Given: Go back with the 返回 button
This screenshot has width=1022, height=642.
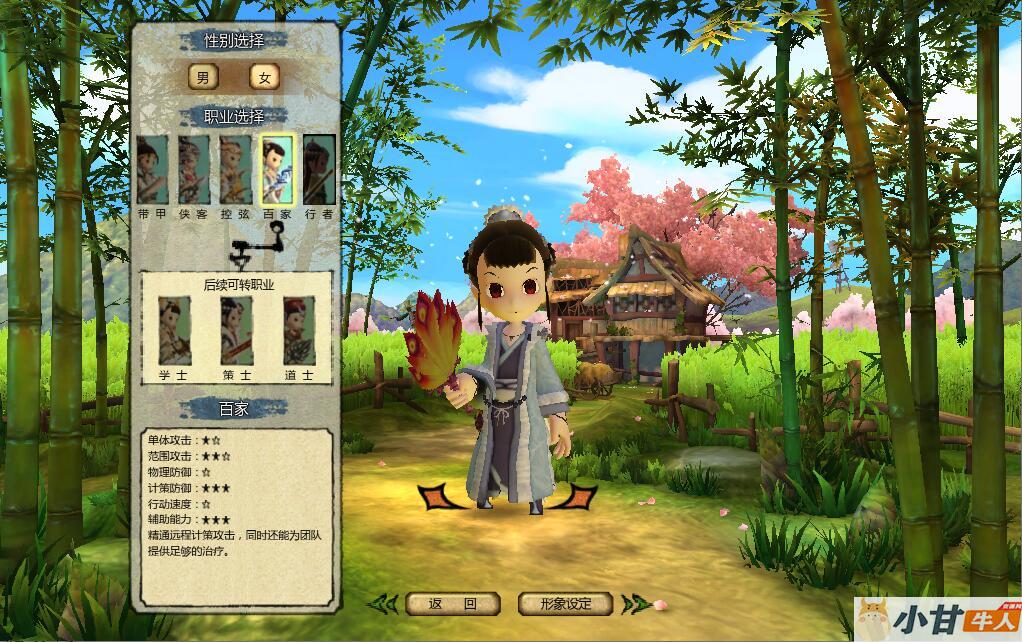Looking at the screenshot, I should 453,604.
